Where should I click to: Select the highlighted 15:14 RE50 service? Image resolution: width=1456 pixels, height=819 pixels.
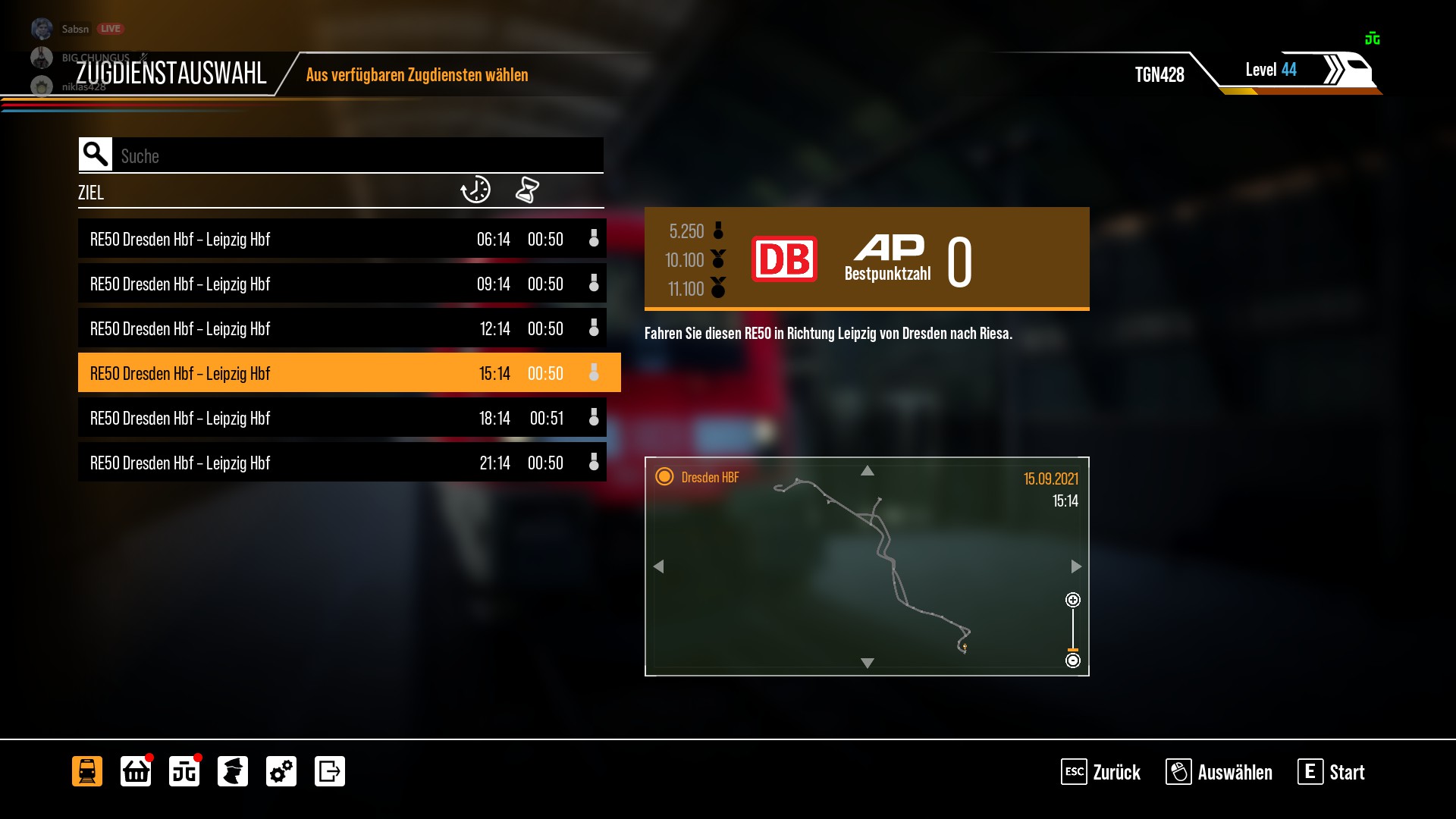tap(341, 373)
